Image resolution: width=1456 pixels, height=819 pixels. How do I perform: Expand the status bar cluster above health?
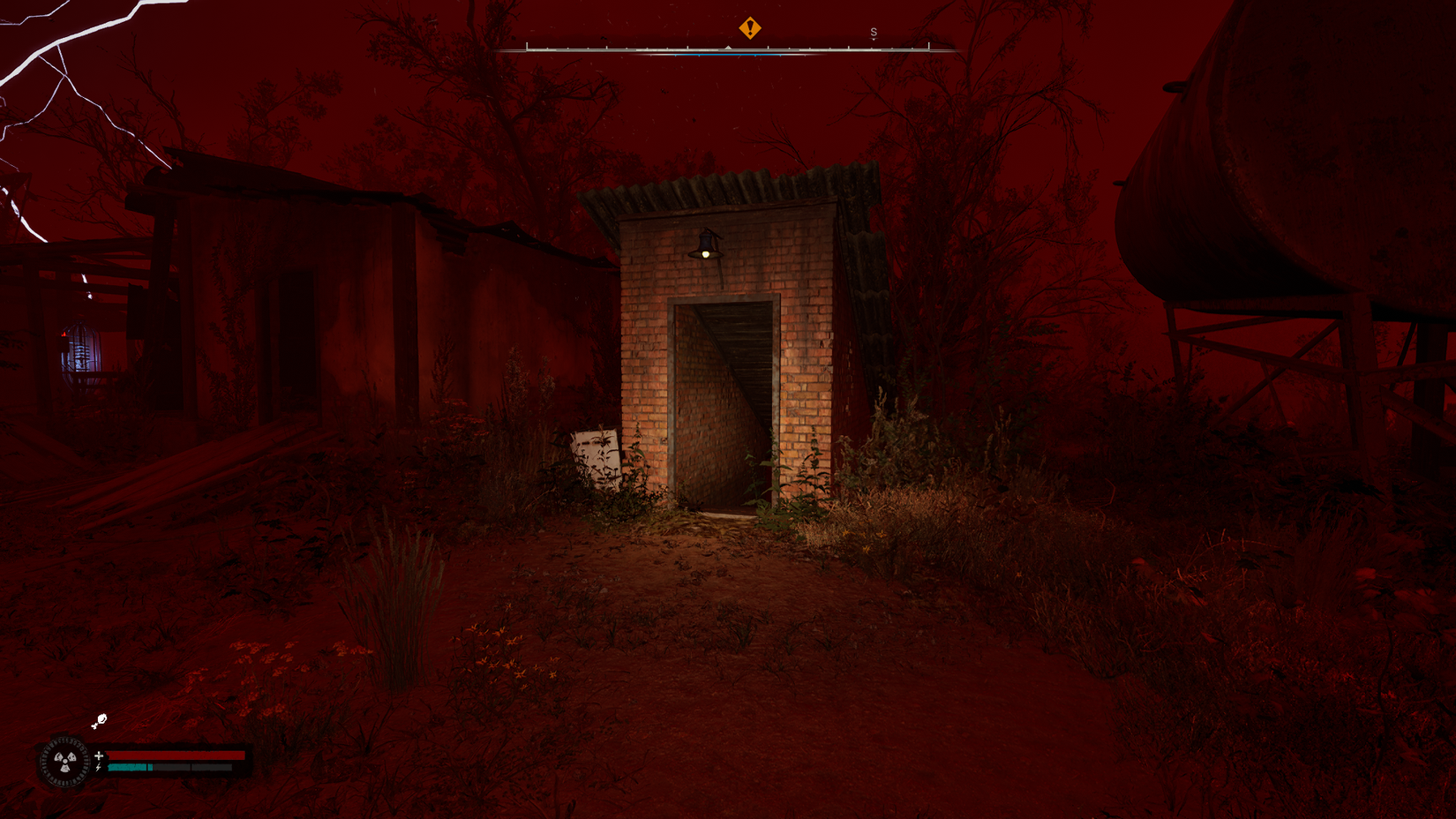(x=99, y=722)
